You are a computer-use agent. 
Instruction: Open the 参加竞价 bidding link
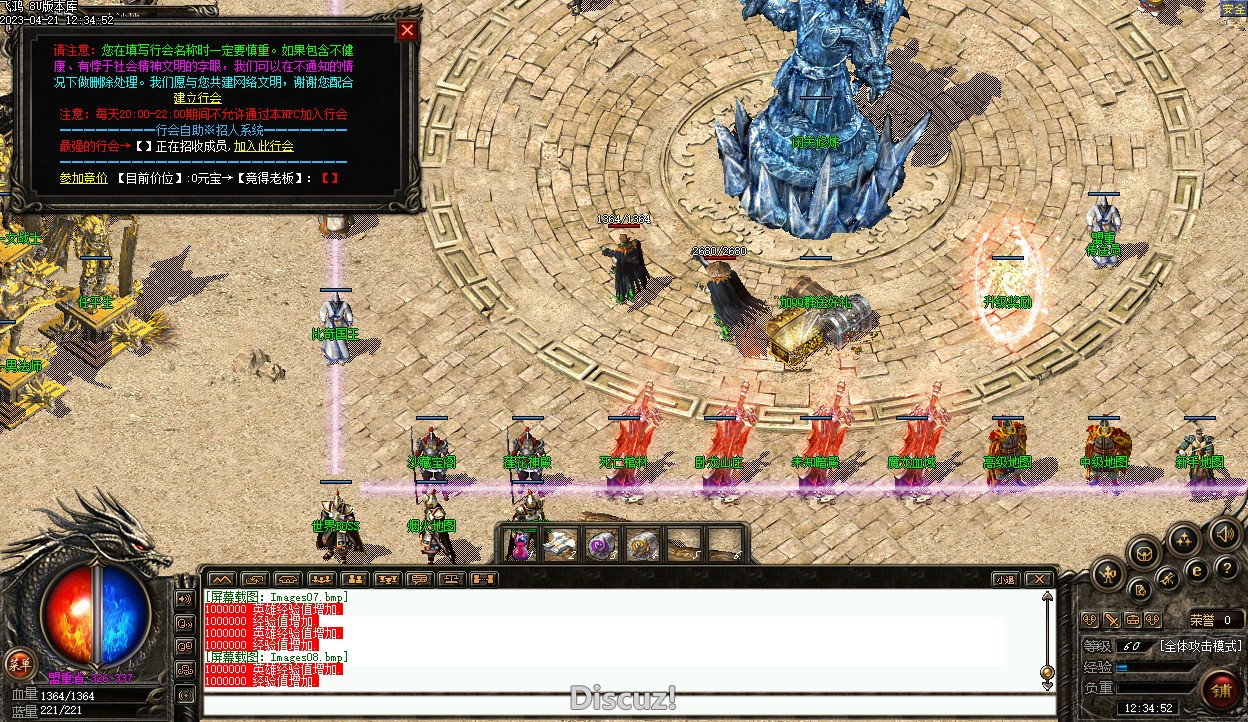(83, 178)
